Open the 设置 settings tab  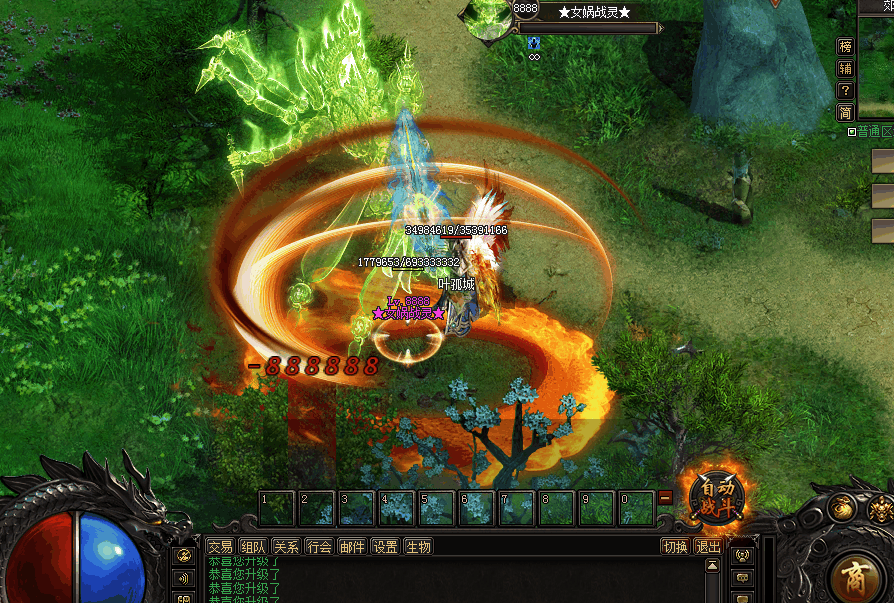[x=385, y=547]
